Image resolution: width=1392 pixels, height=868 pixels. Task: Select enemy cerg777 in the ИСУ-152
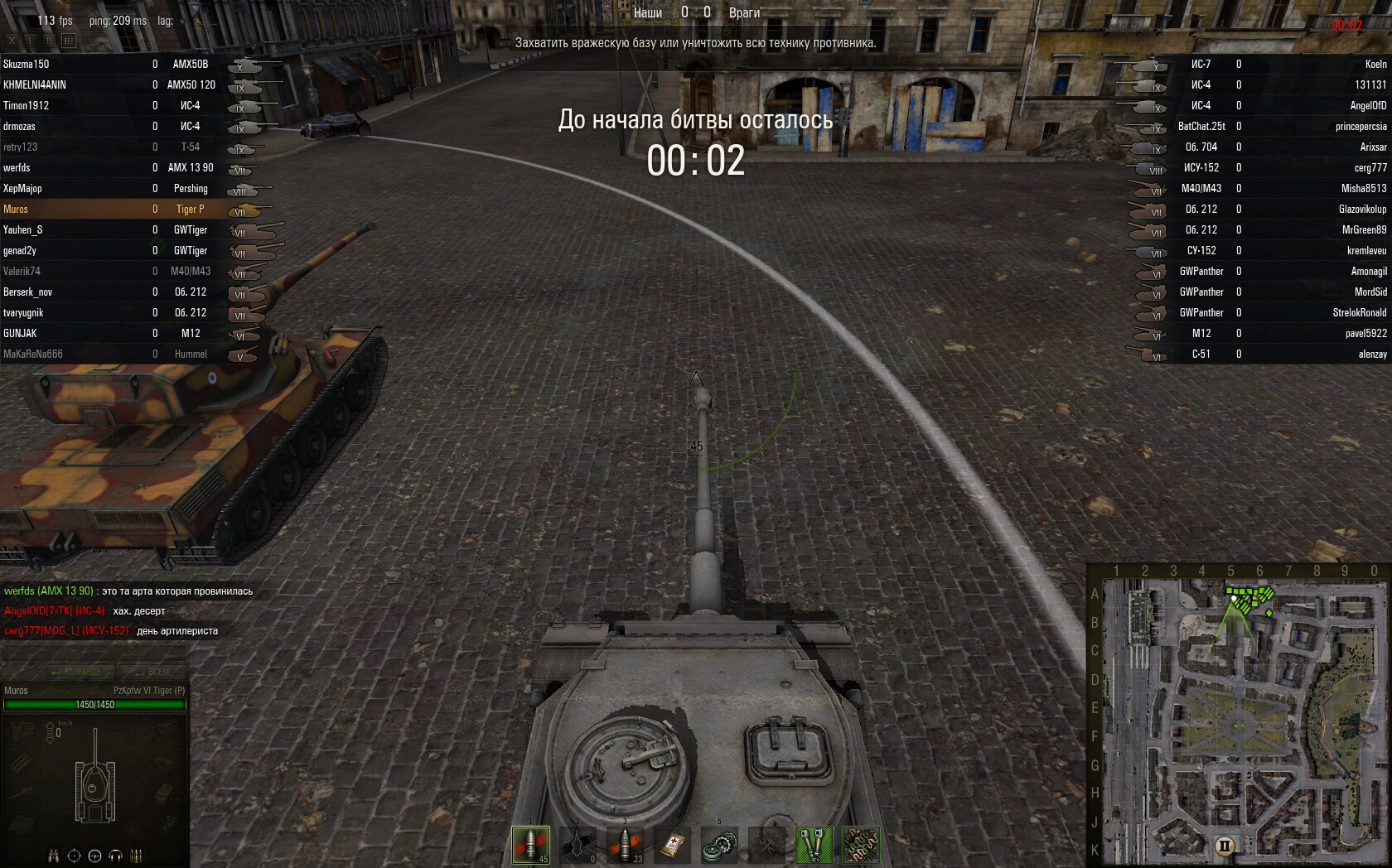pyautogui.click(x=1370, y=167)
